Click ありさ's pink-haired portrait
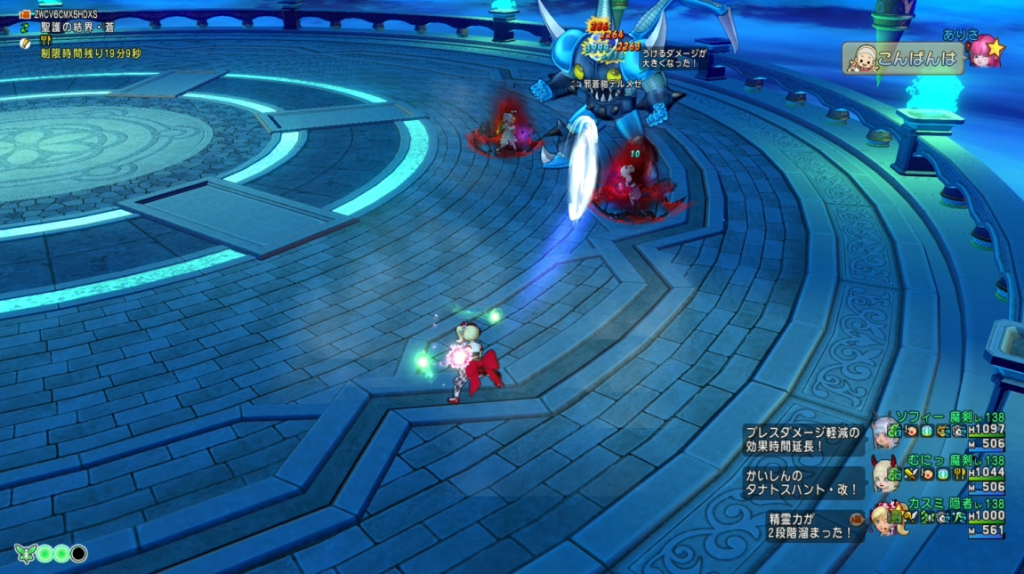 tap(985, 51)
